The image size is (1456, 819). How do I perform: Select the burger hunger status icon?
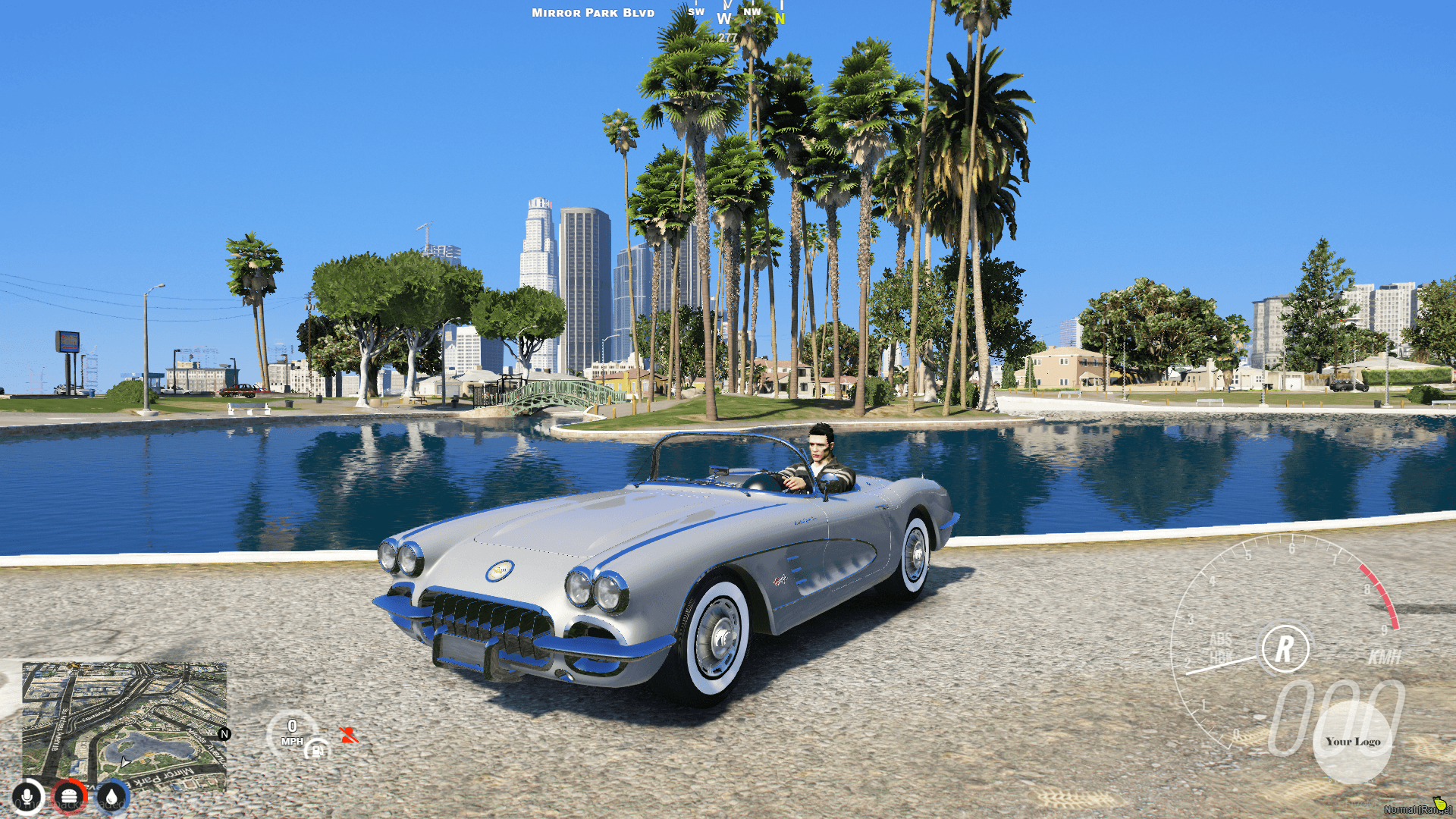(x=69, y=795)
